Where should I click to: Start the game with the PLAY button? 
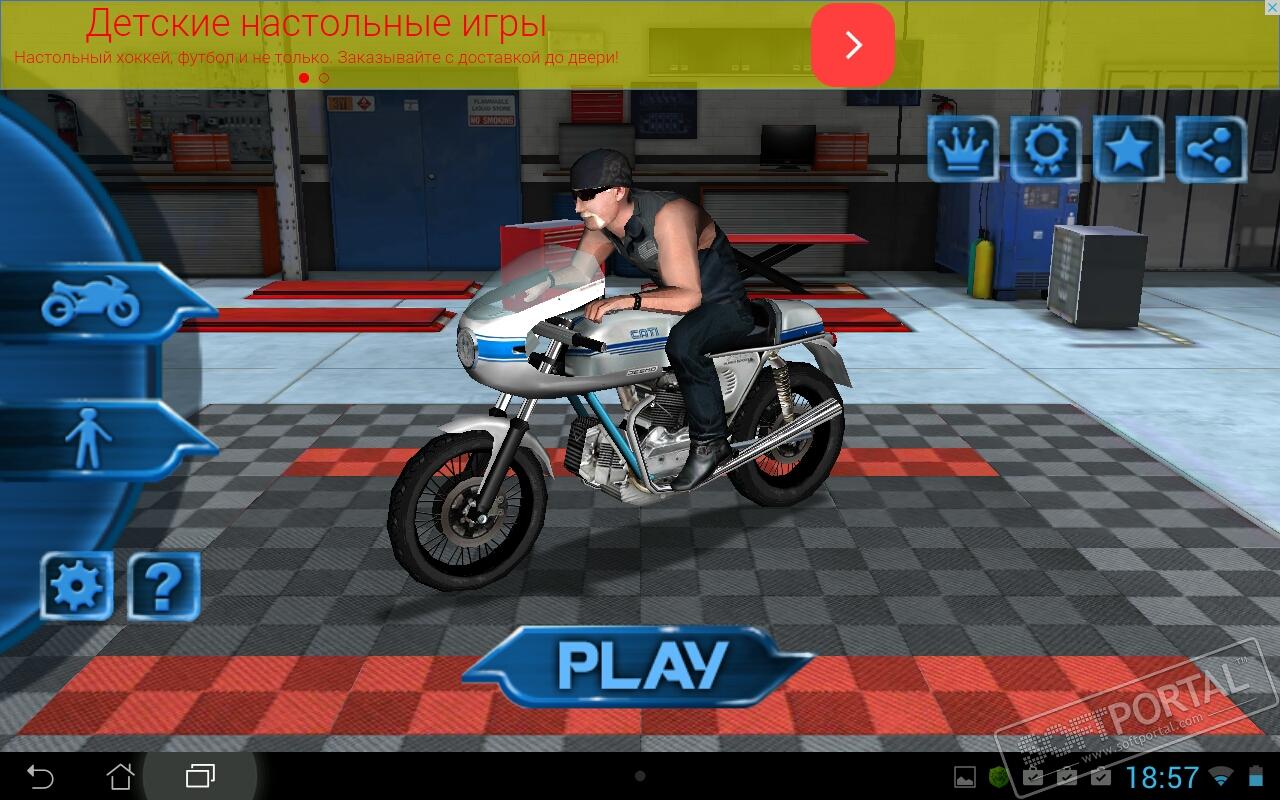[x=643, y=665]
